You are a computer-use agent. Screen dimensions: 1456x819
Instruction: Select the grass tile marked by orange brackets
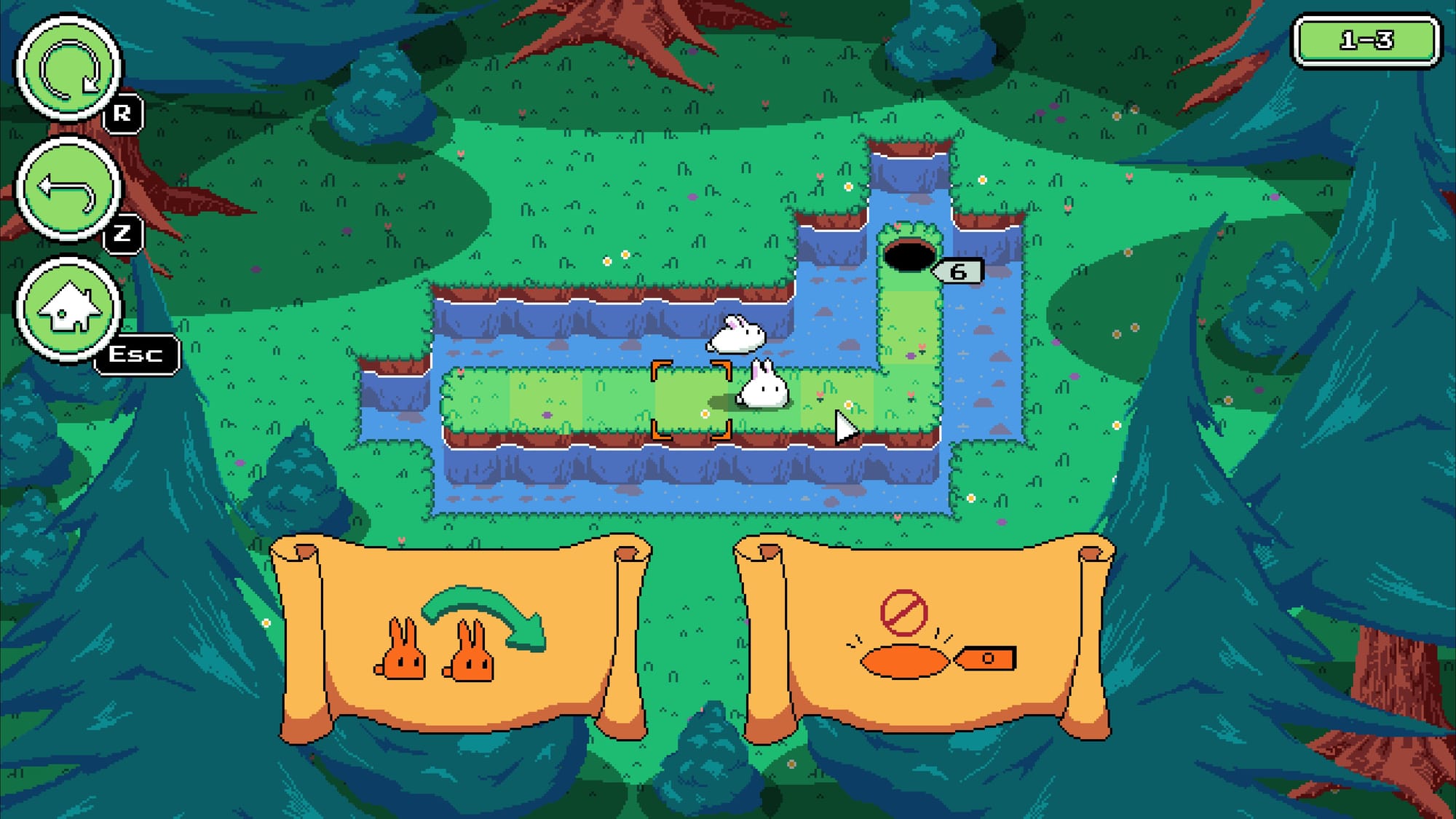[691, 400]
